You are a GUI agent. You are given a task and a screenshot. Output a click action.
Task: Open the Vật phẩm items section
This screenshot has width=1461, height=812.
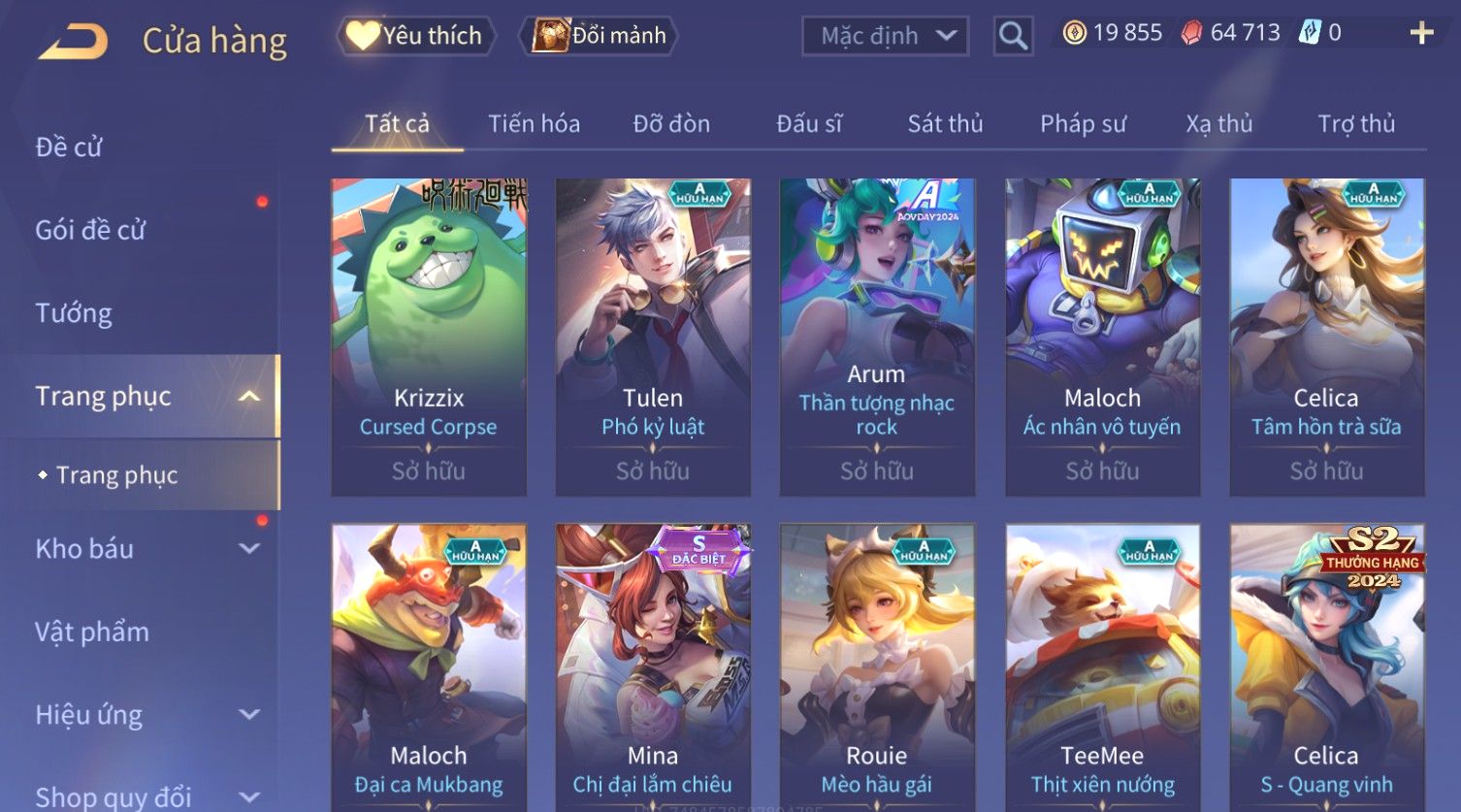[x=92, y=633]
